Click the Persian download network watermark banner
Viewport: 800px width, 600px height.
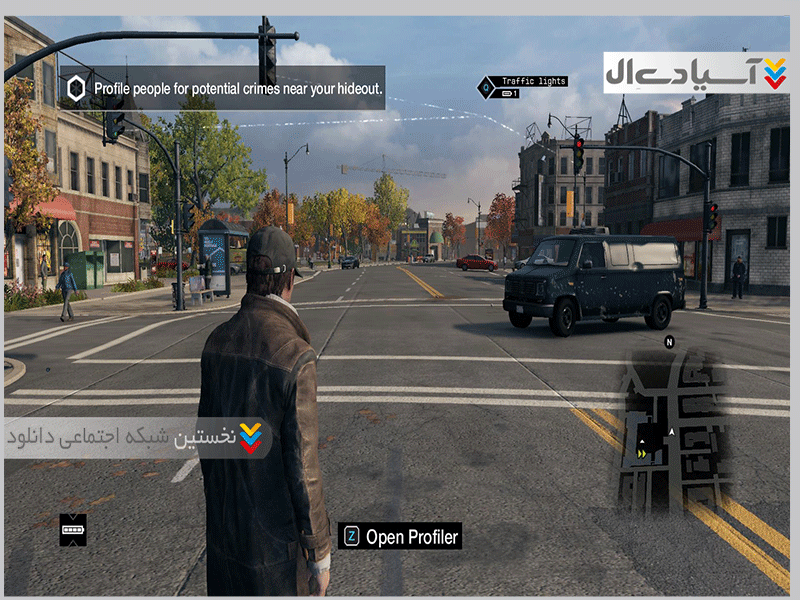coord(137,438)
